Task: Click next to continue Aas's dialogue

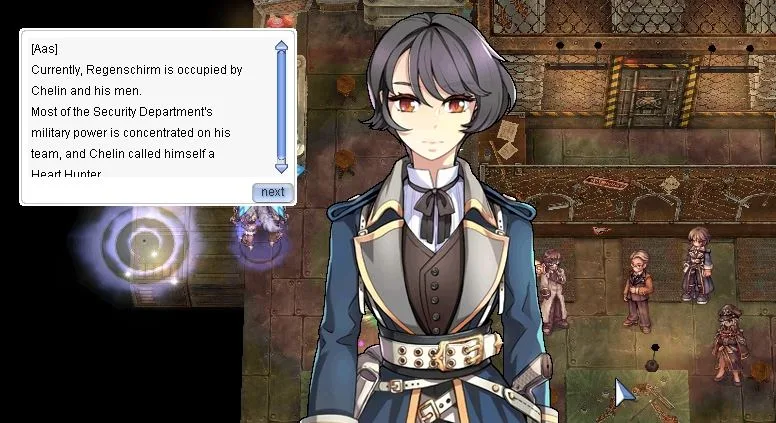Action: click(x=272, y=192)
